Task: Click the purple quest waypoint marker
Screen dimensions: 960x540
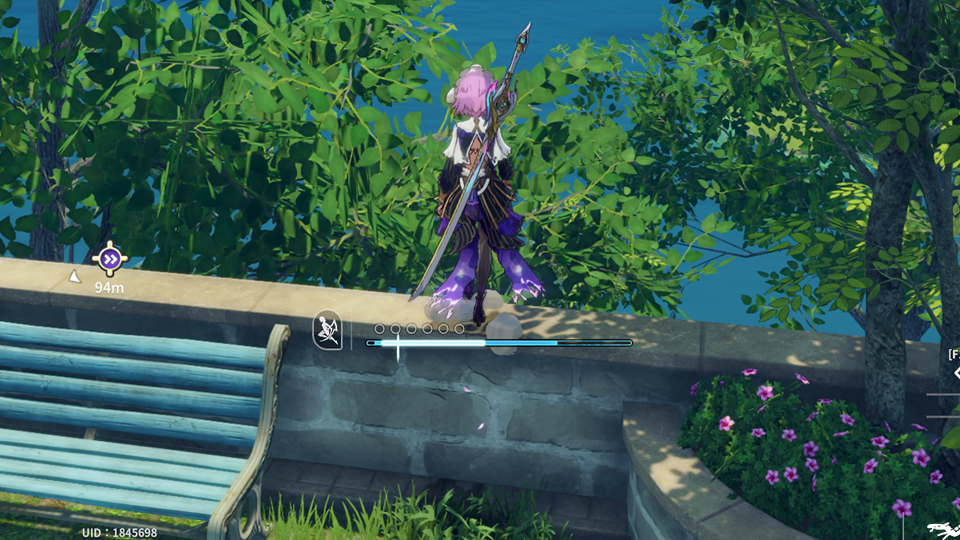Action: pos(110,260)
